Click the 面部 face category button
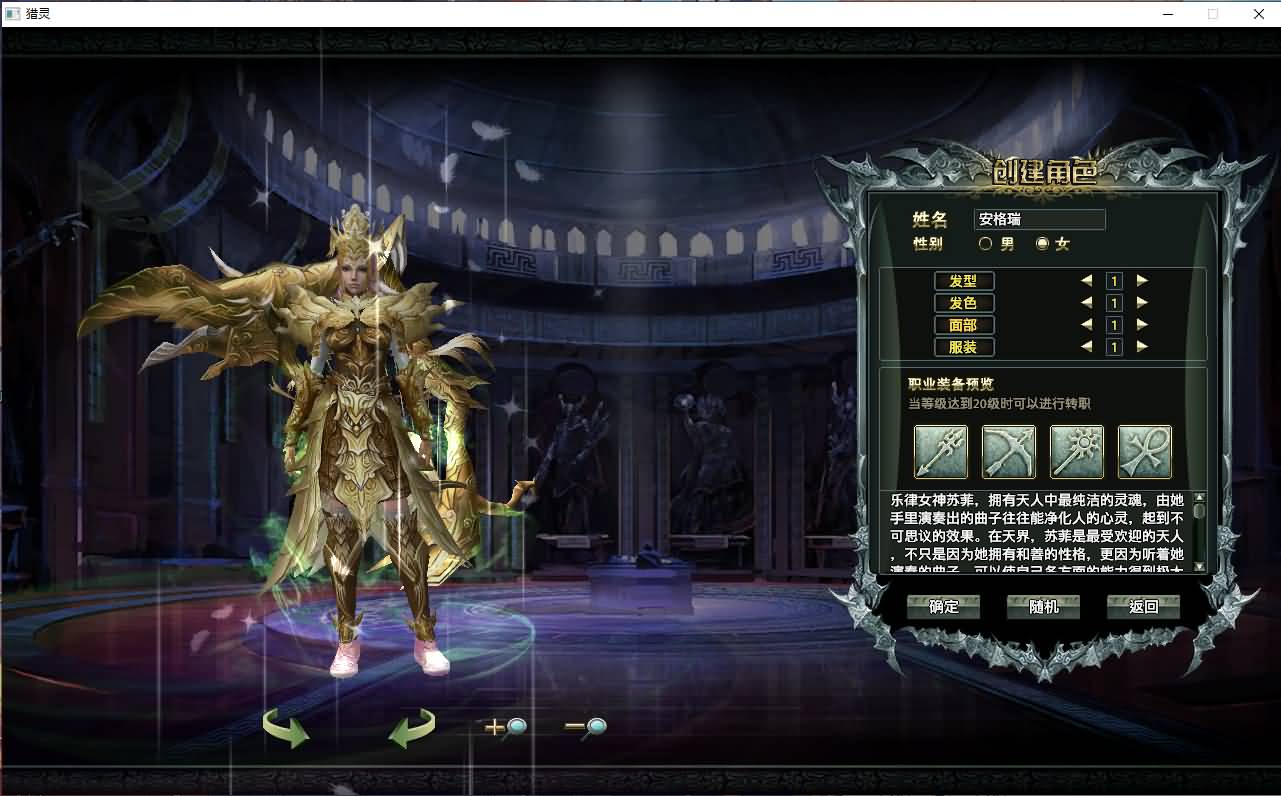Viewport: 1281px width, 796px height. point(963,325)
